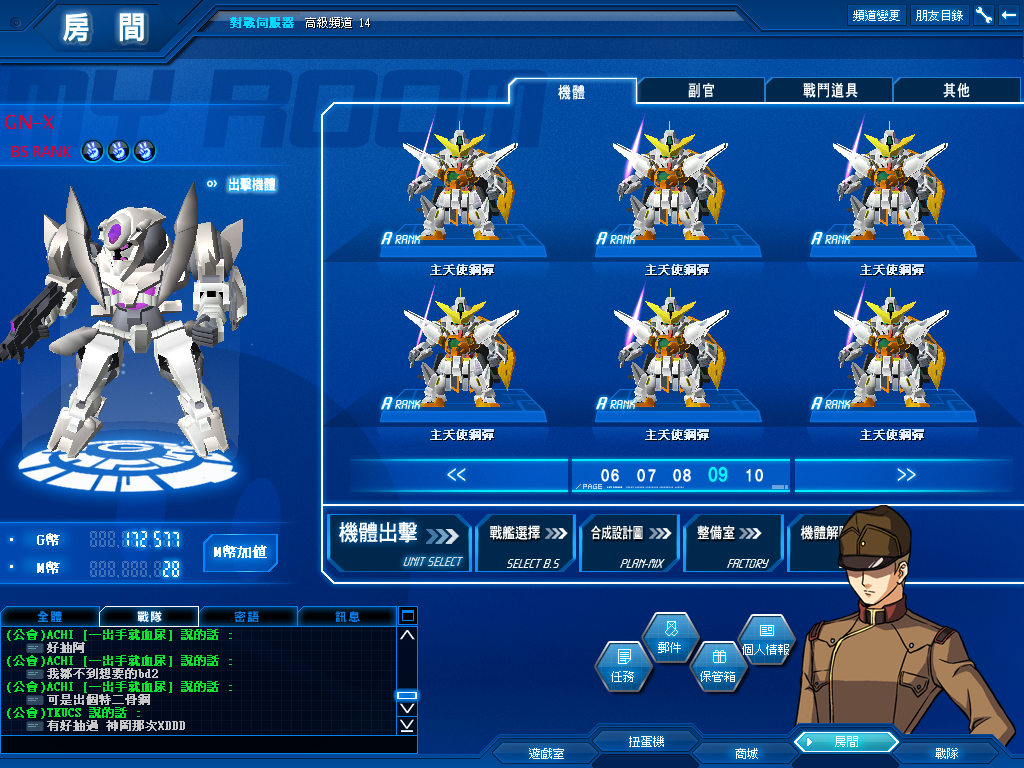Open 合成設計圖 Plan-Mix

click(x=629, y=543)
